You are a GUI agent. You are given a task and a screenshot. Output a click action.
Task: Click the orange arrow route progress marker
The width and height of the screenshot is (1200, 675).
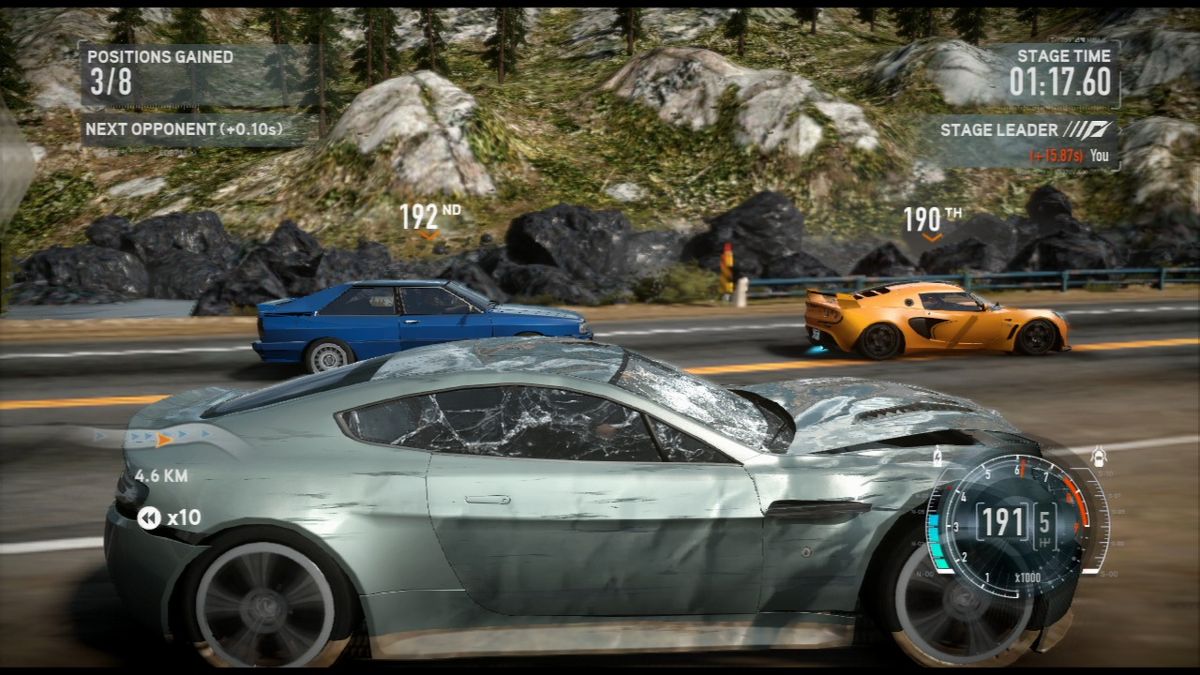point(164,438)
